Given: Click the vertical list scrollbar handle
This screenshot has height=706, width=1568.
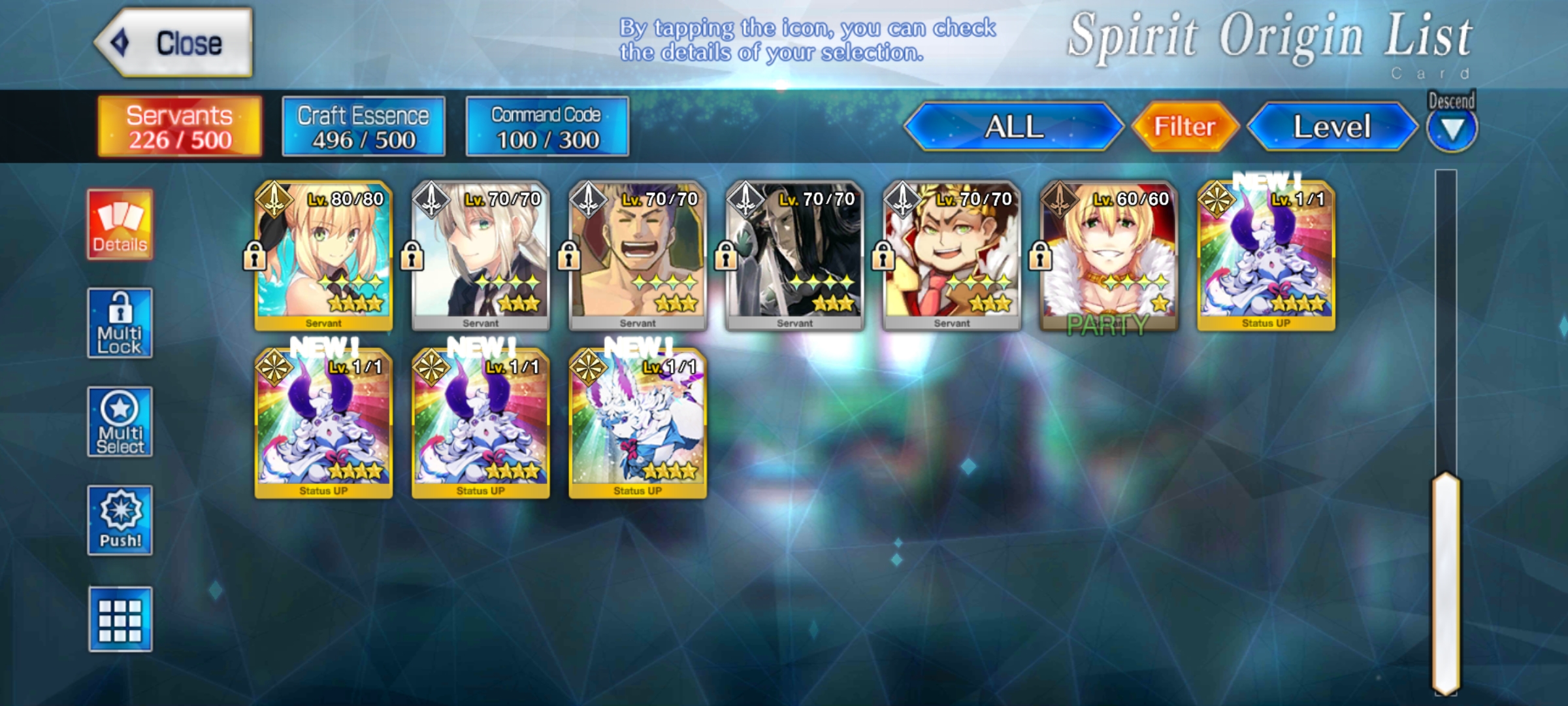Looking at the screenshot, I should pos(1446,582).
